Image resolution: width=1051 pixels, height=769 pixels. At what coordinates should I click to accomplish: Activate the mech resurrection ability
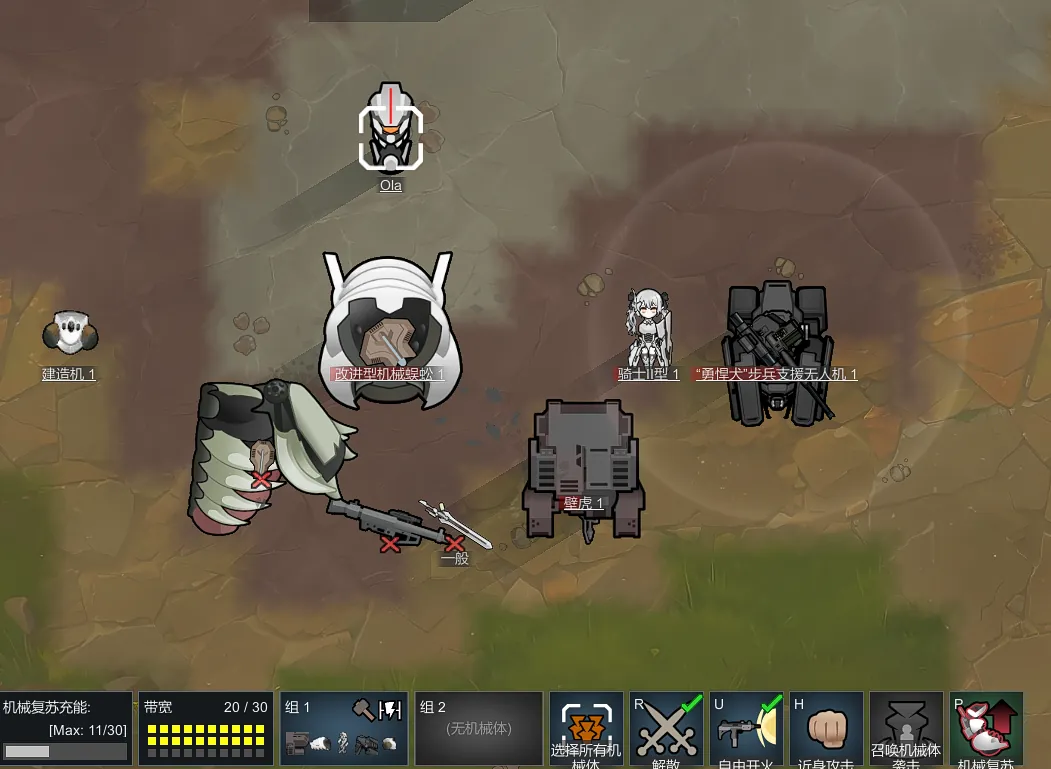(x=986, y=729)
